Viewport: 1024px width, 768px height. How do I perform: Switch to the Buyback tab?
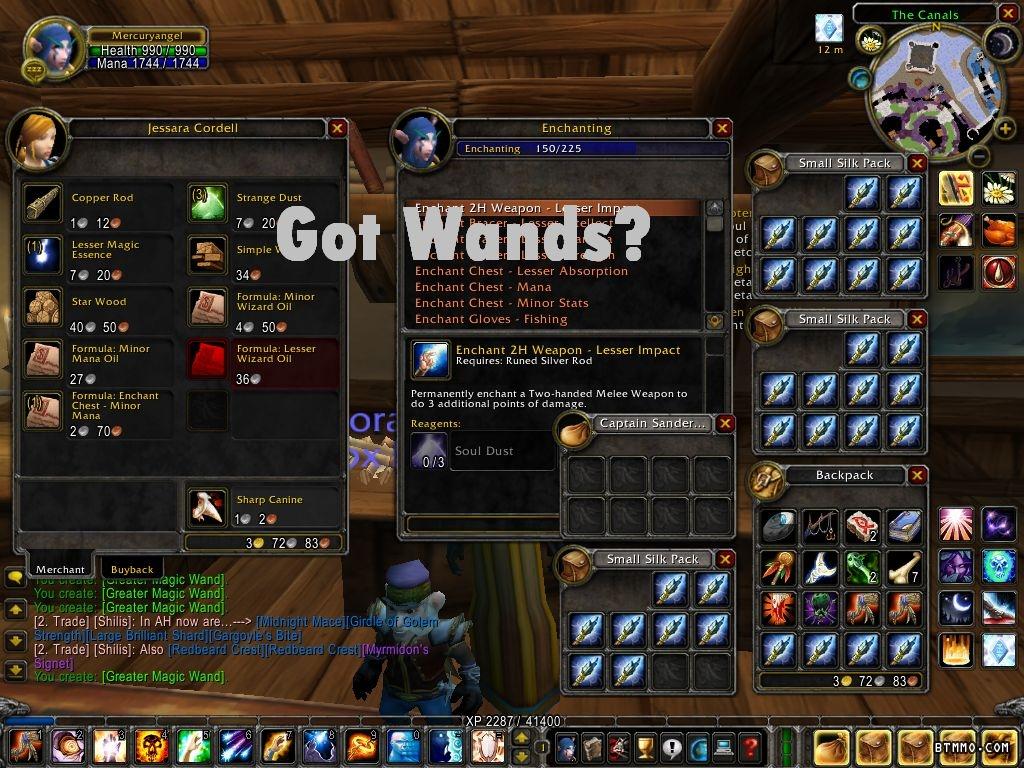(132, 569)
